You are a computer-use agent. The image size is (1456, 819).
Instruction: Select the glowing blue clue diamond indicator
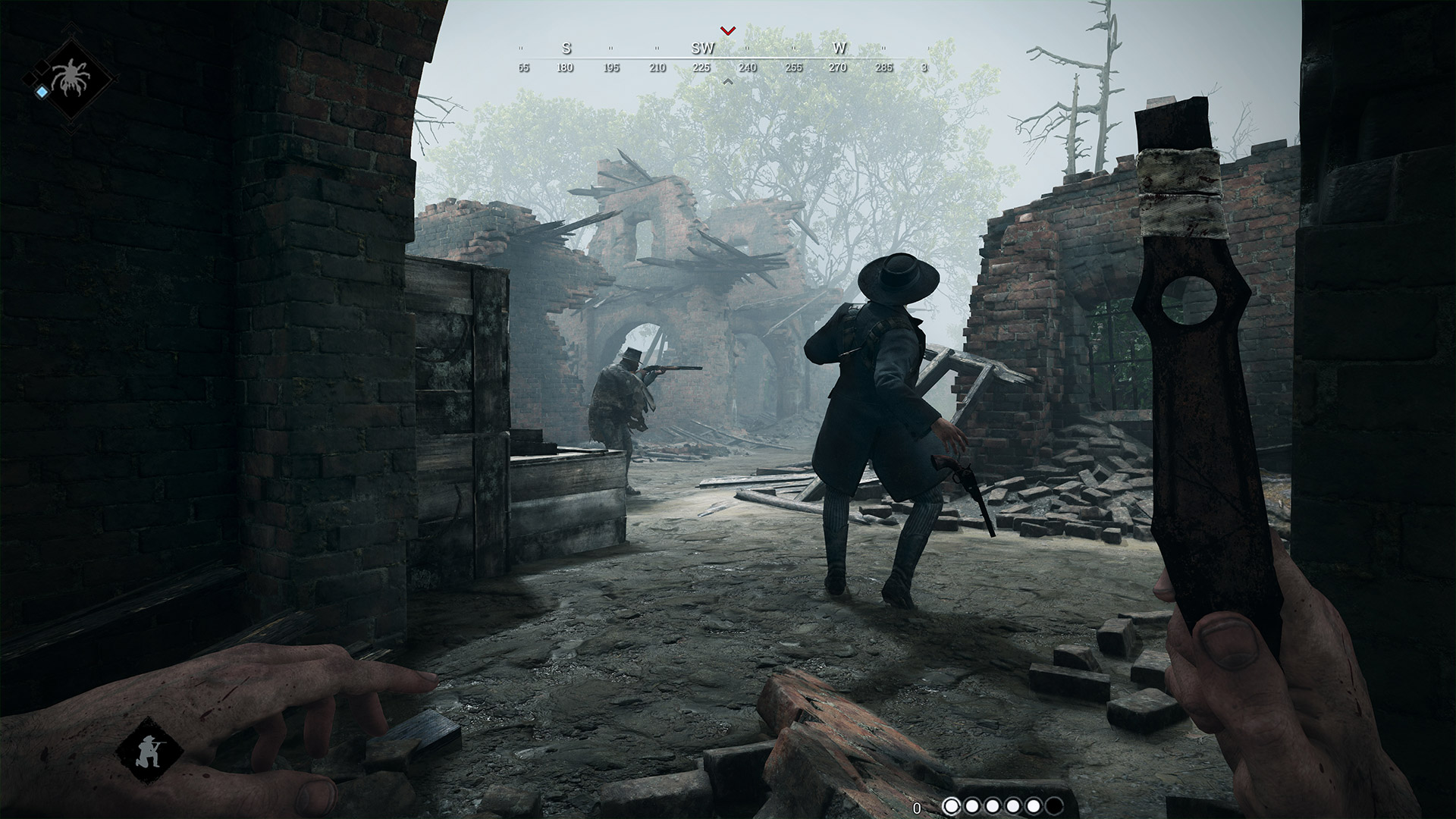(42, 92)
